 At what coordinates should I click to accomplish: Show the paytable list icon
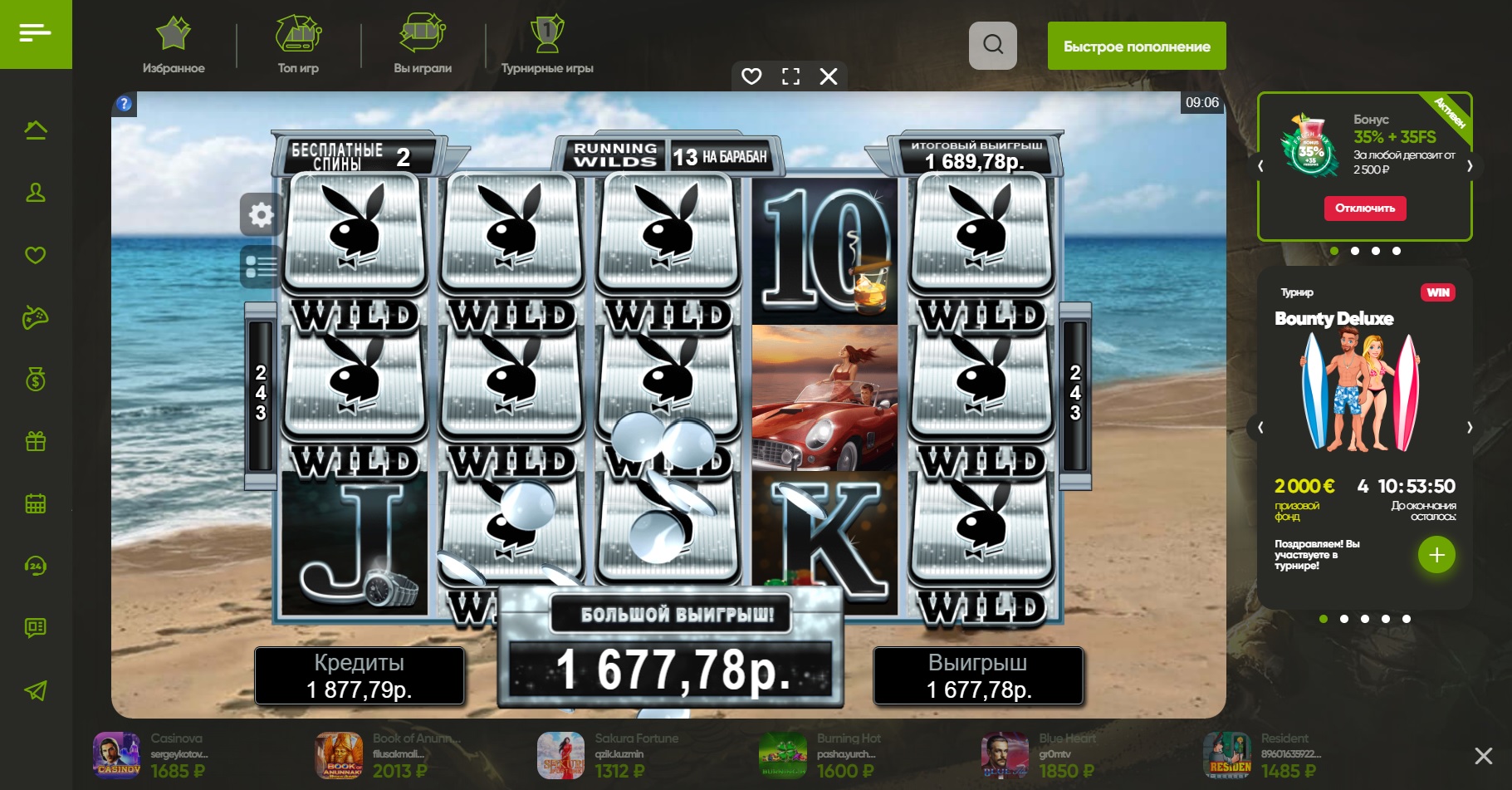(x=261, y=267)
